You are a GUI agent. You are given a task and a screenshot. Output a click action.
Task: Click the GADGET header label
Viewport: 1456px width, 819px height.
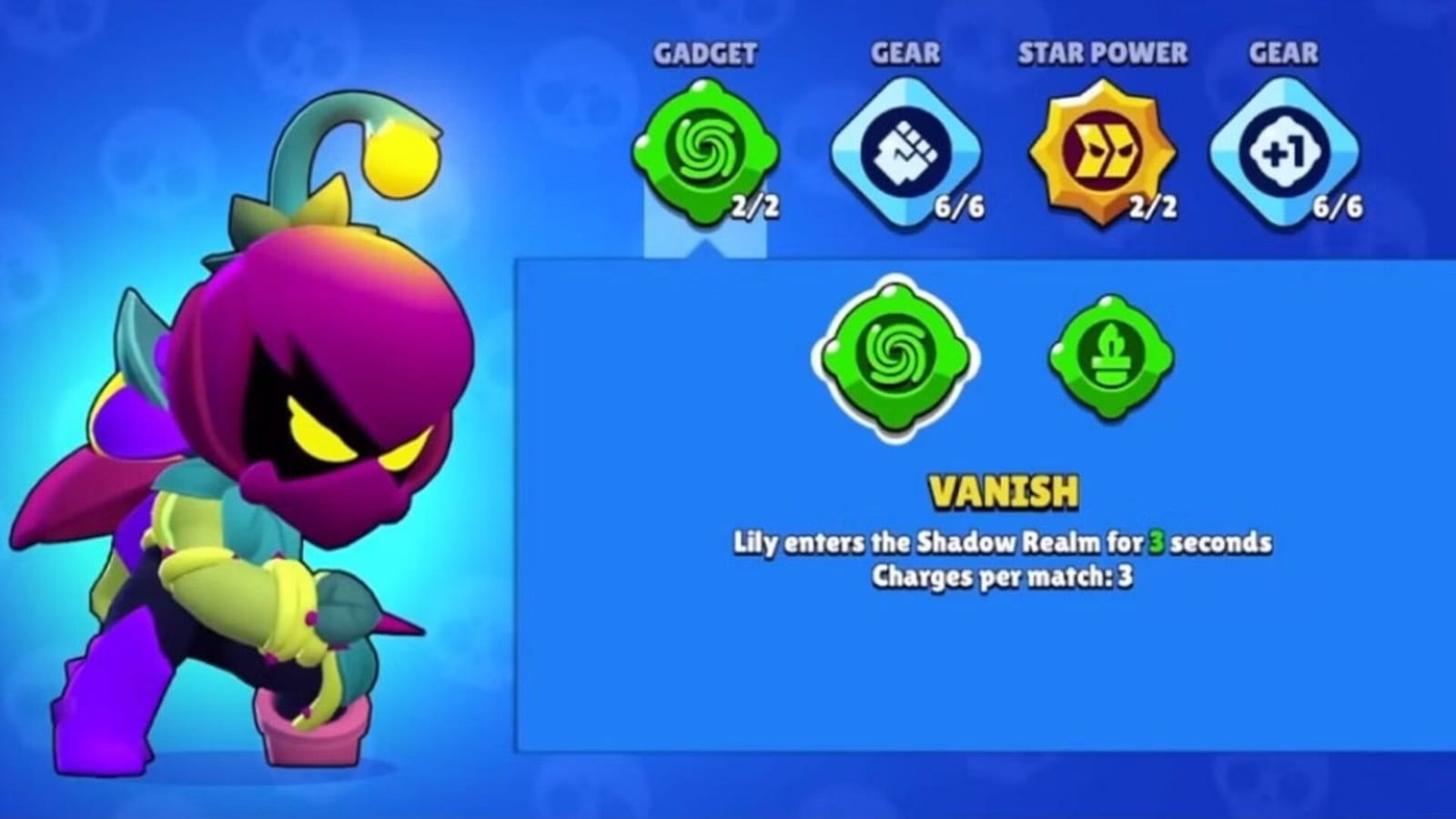pos(707,55)
